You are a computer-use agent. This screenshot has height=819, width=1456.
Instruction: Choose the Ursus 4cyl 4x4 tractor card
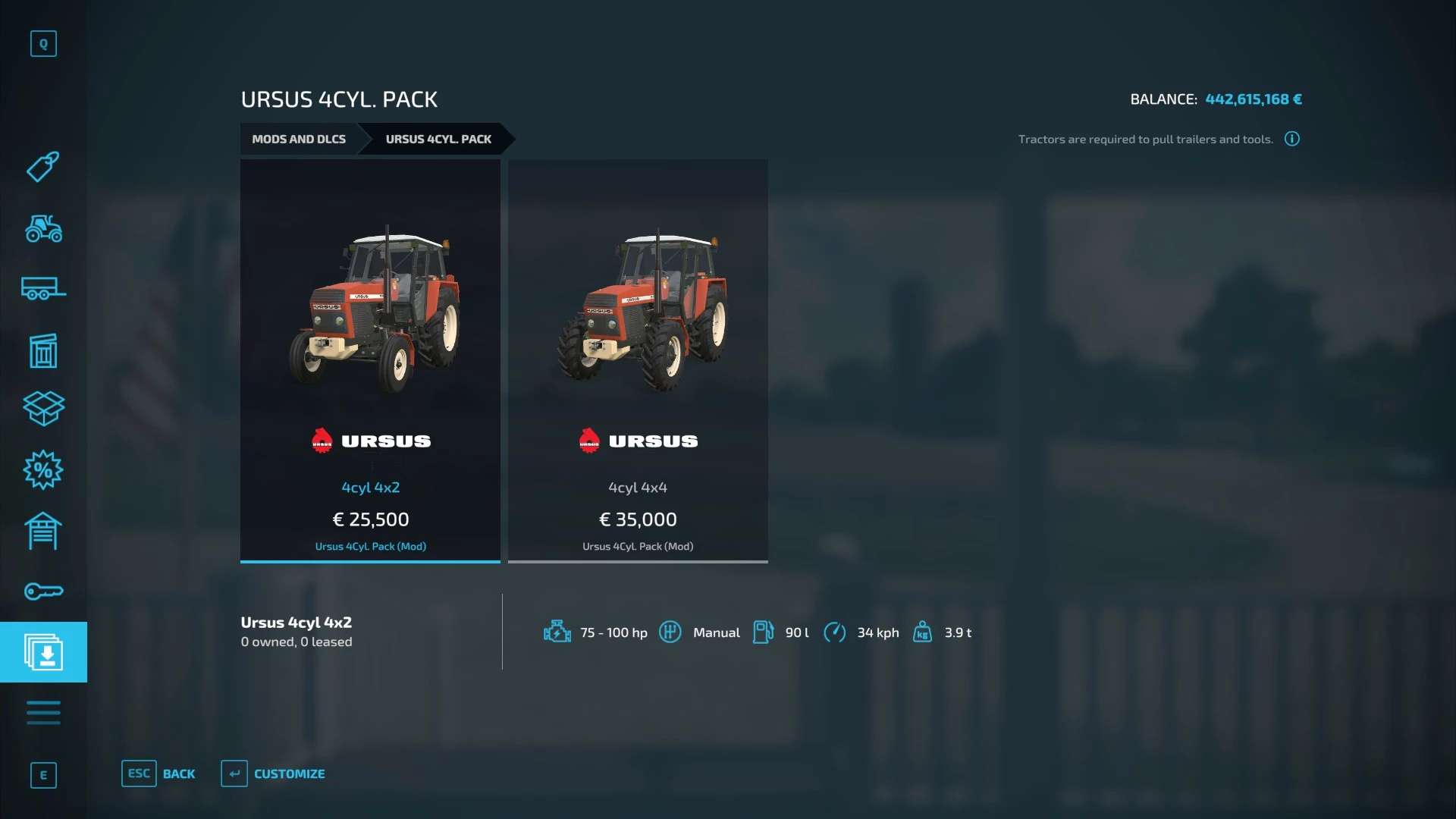click(x=638, y=361)
